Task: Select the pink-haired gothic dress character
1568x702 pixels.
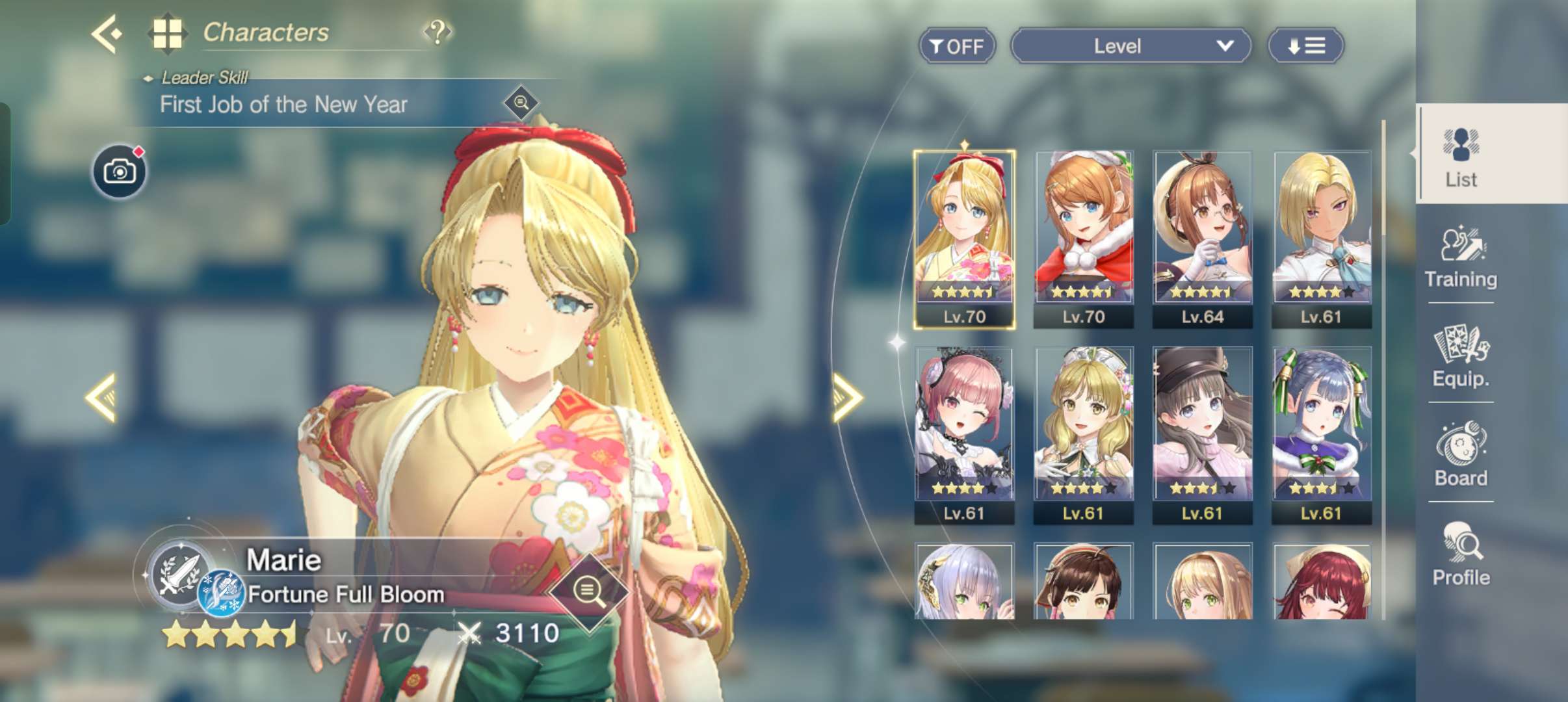Action: click(964, 435)
